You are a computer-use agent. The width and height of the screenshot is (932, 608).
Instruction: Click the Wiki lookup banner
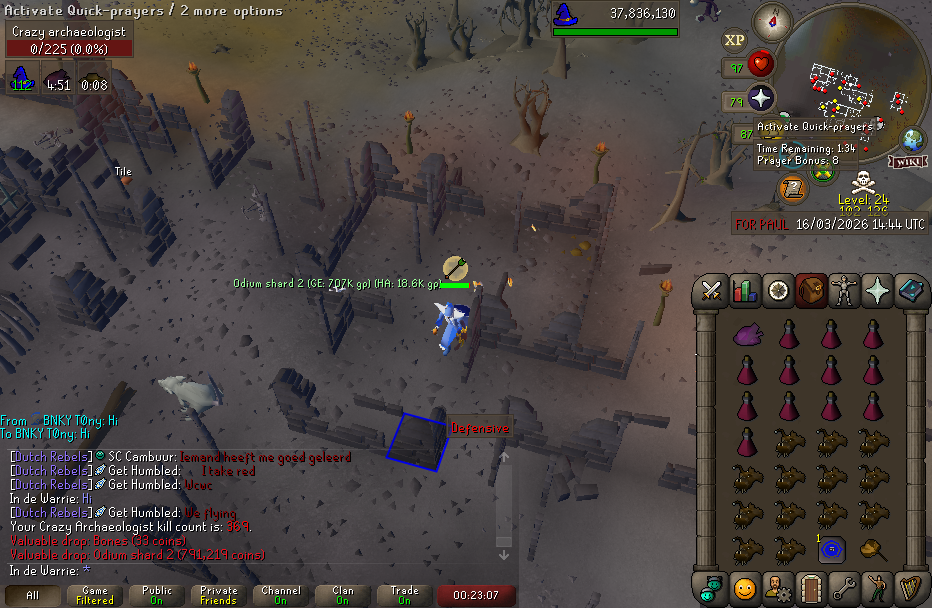[905, 162]
